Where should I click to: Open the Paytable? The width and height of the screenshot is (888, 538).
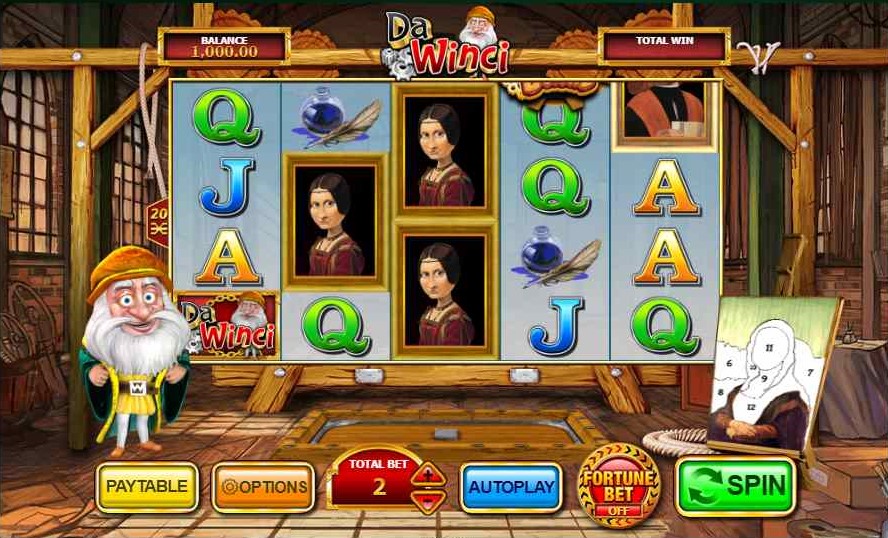point(147,487)
